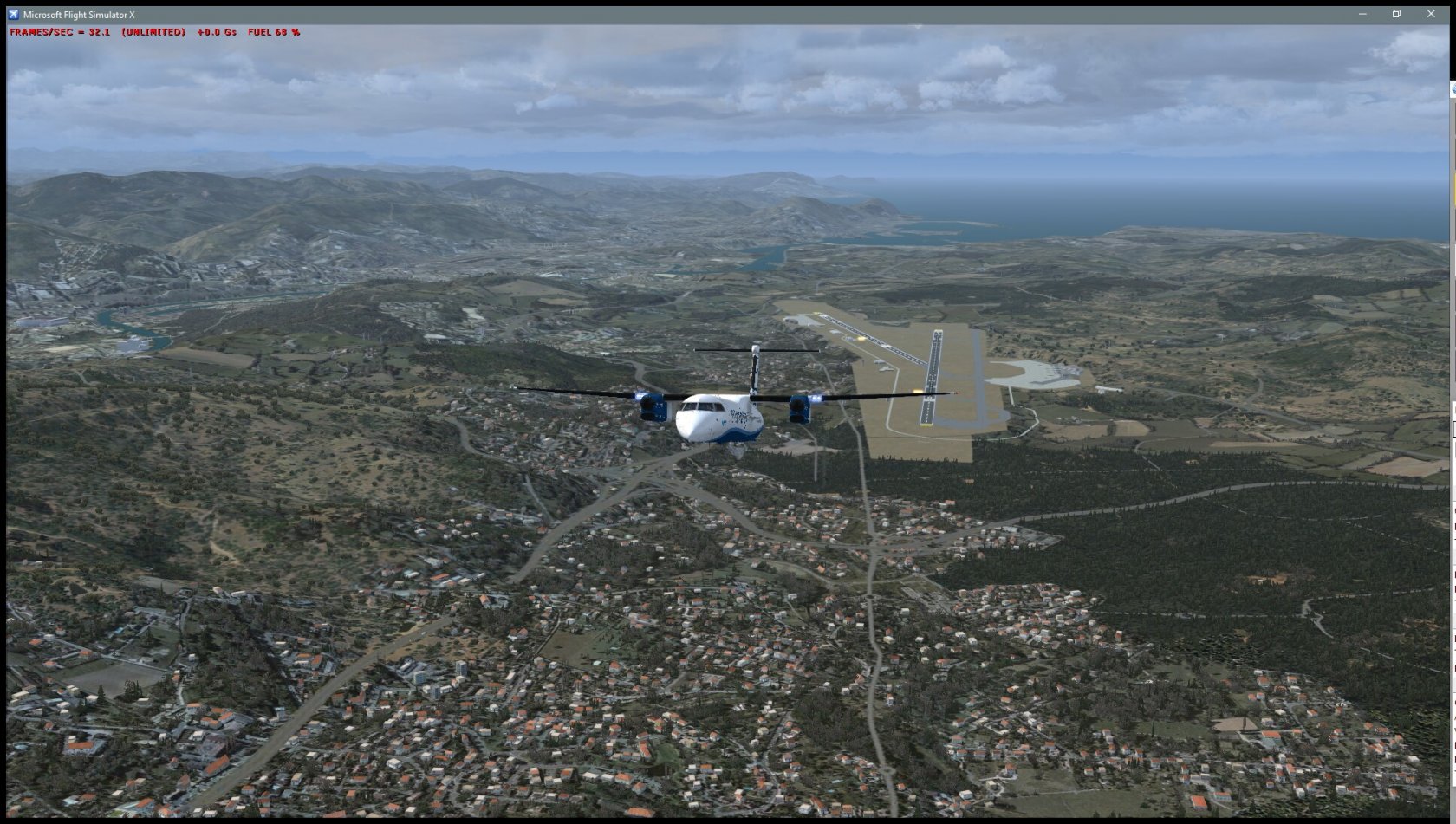Minimize the Flight Simulator X window
This screenshot has height=824, width=1456.
[x=1362, y=14]
